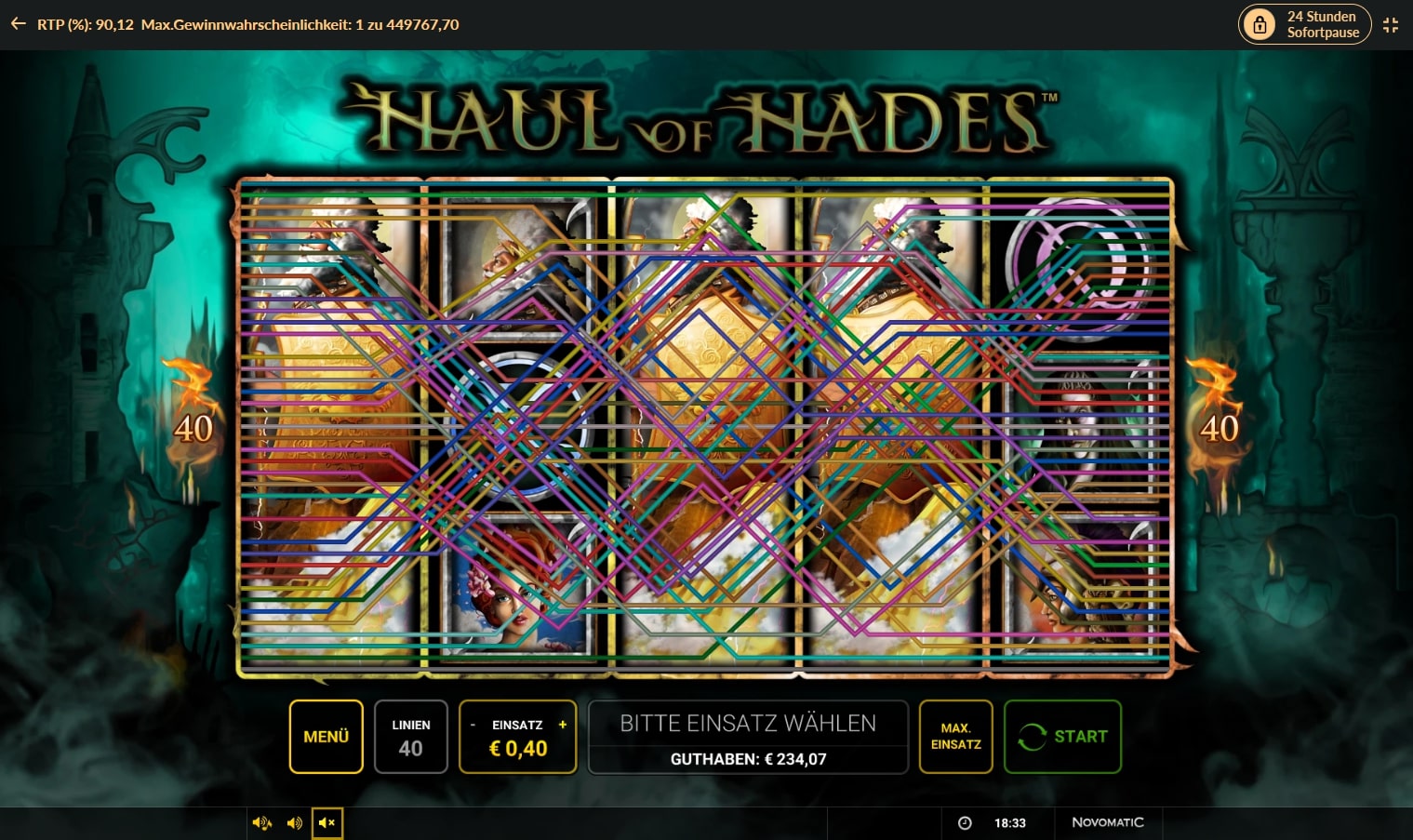Open the EINSATZ bet selector
The height and width of the screenshot is (840, 1413).
tap(517, 736)
